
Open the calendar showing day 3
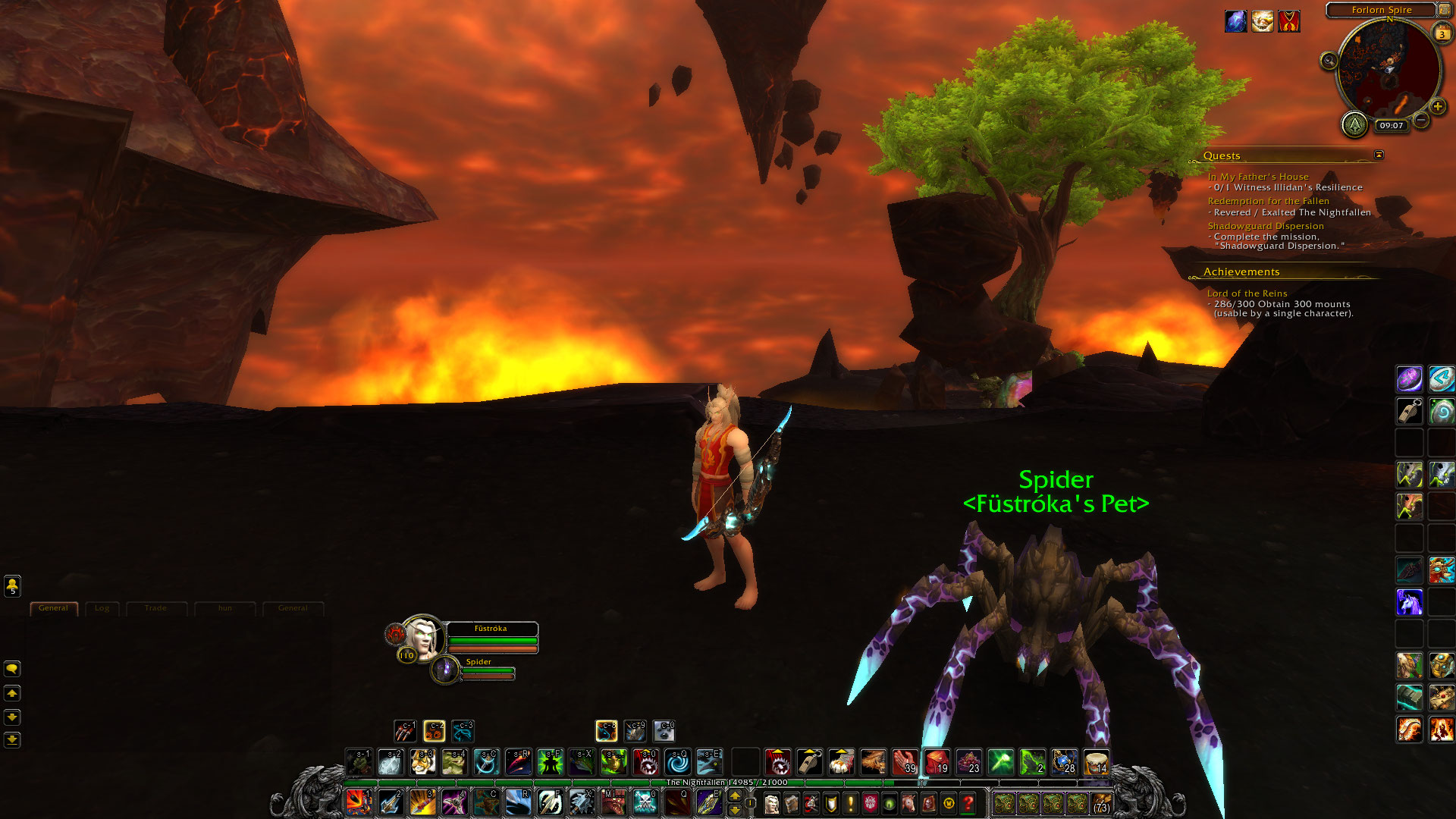[x=1442, y=33]
